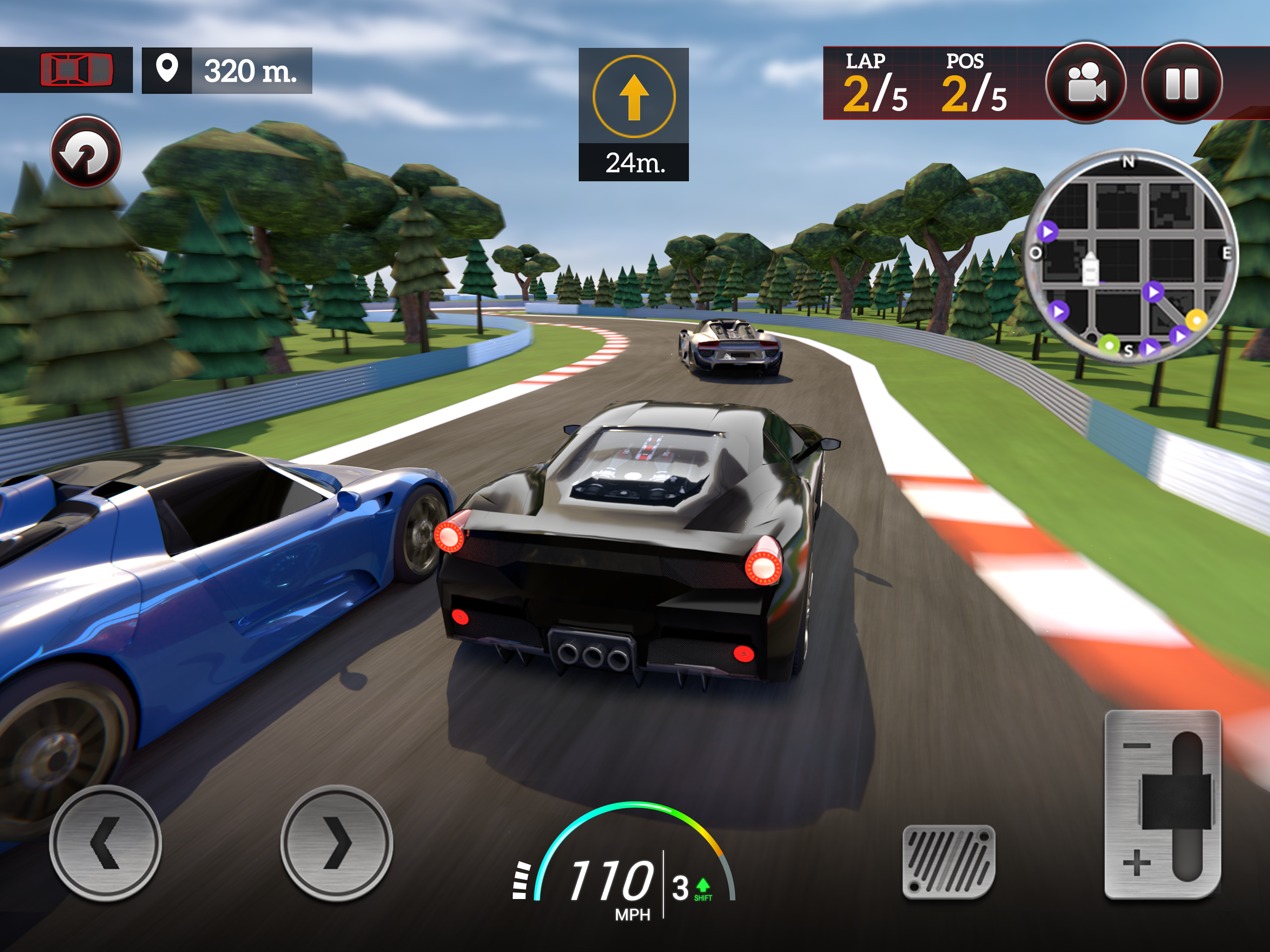Select the green marker on the minimap
The image size is (1270, 952).
click(x=1109, y=345)
